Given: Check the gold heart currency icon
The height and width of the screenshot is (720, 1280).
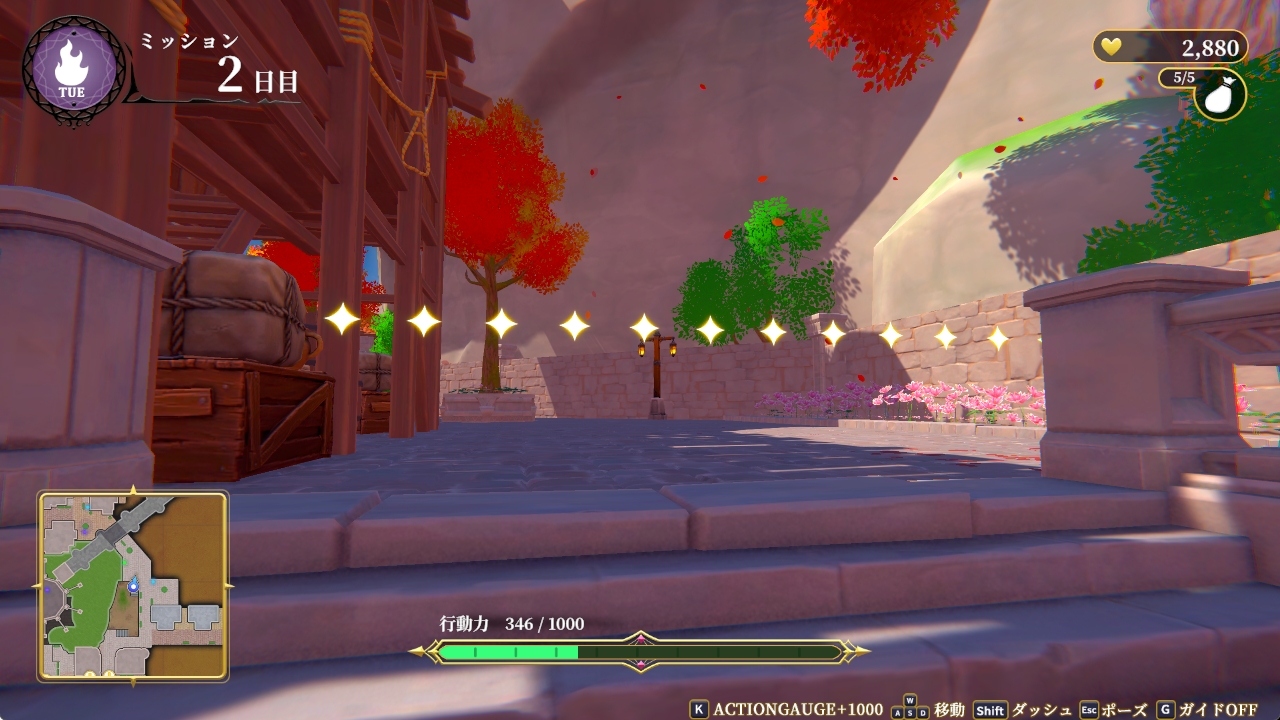Looking at the screenshot, I should coord(1111,46).
